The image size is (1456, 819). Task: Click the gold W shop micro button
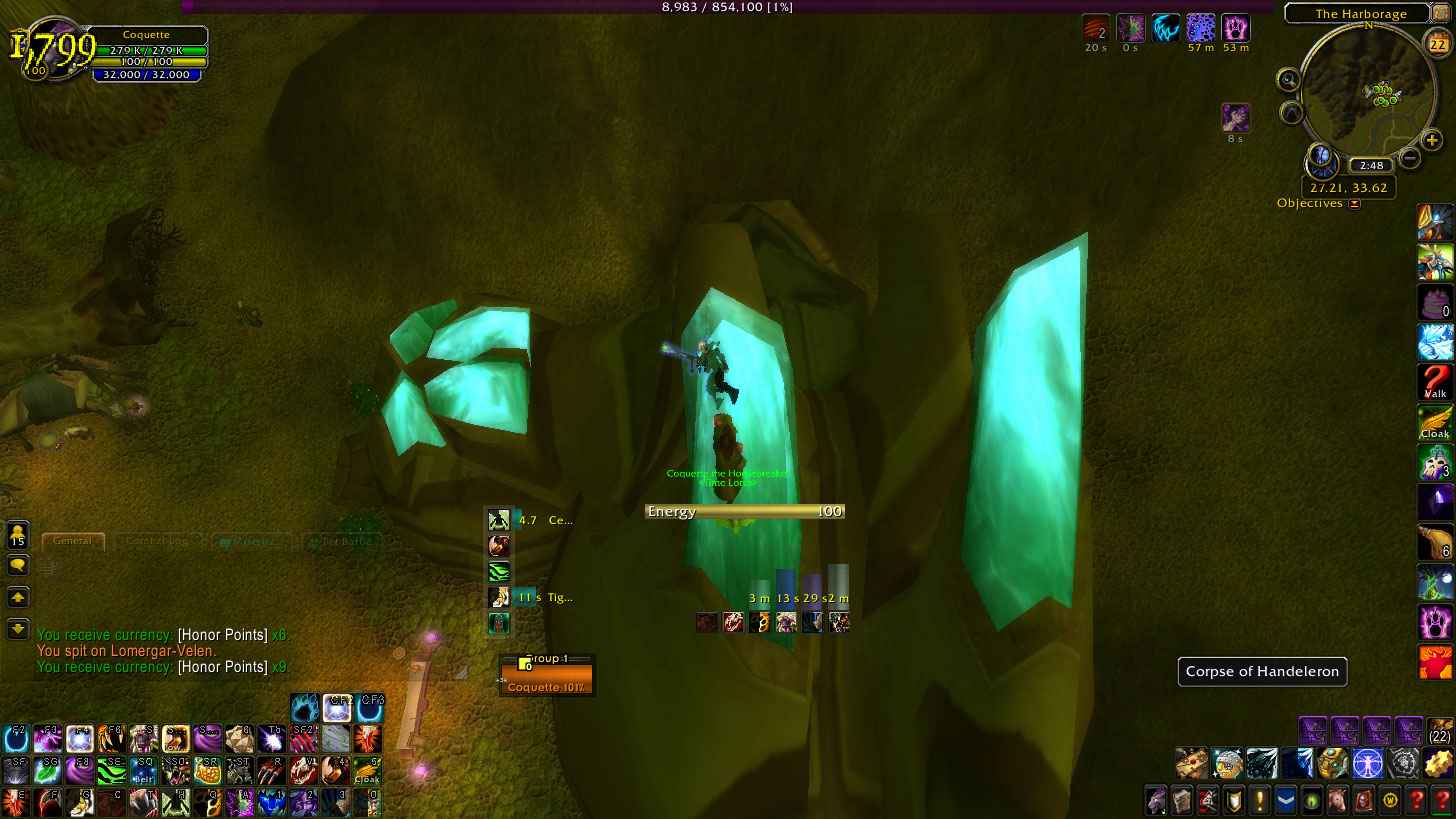click(1389, 800)
